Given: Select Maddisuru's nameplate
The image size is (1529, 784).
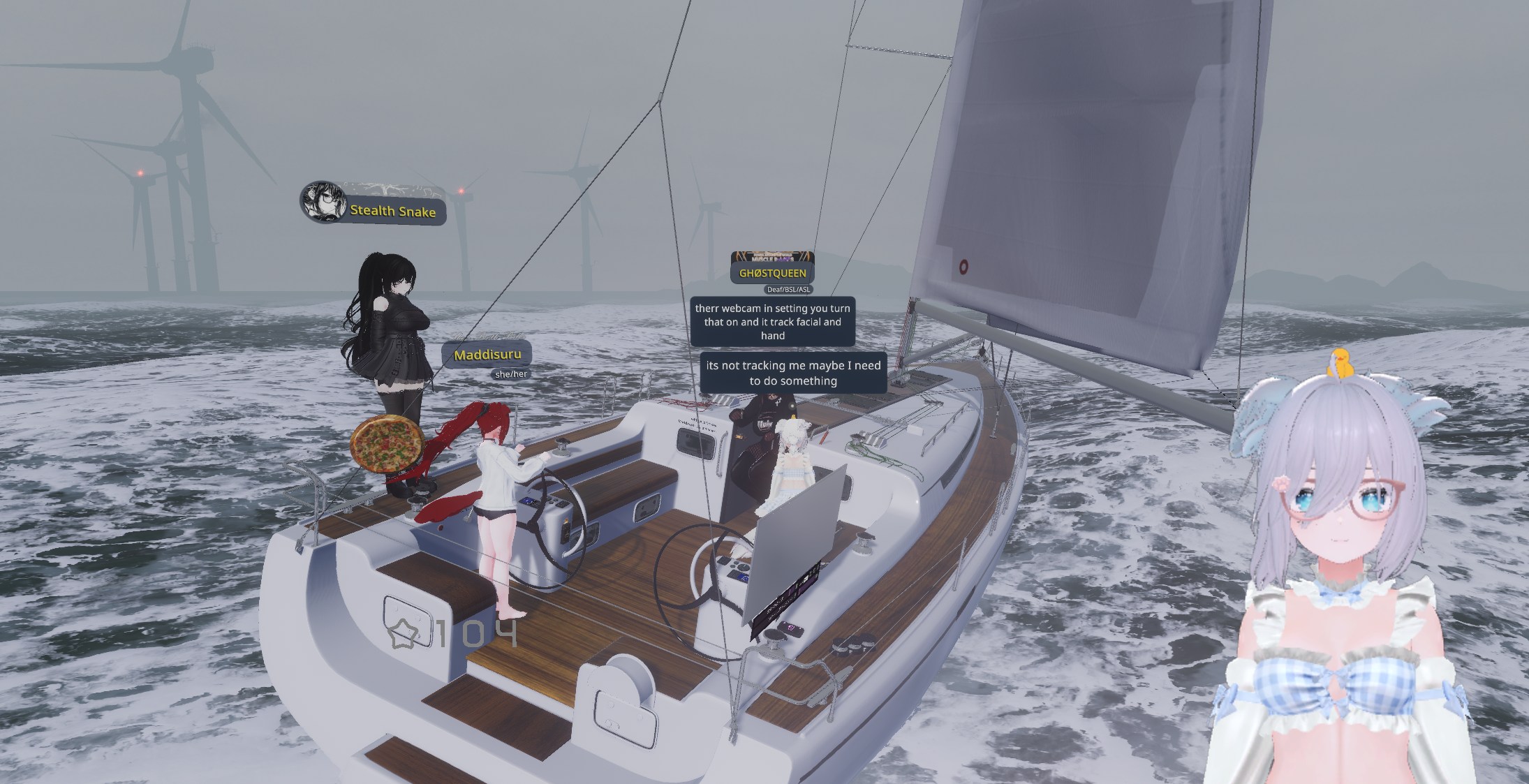Looking at the screenshot, I should tap(487, 355).
